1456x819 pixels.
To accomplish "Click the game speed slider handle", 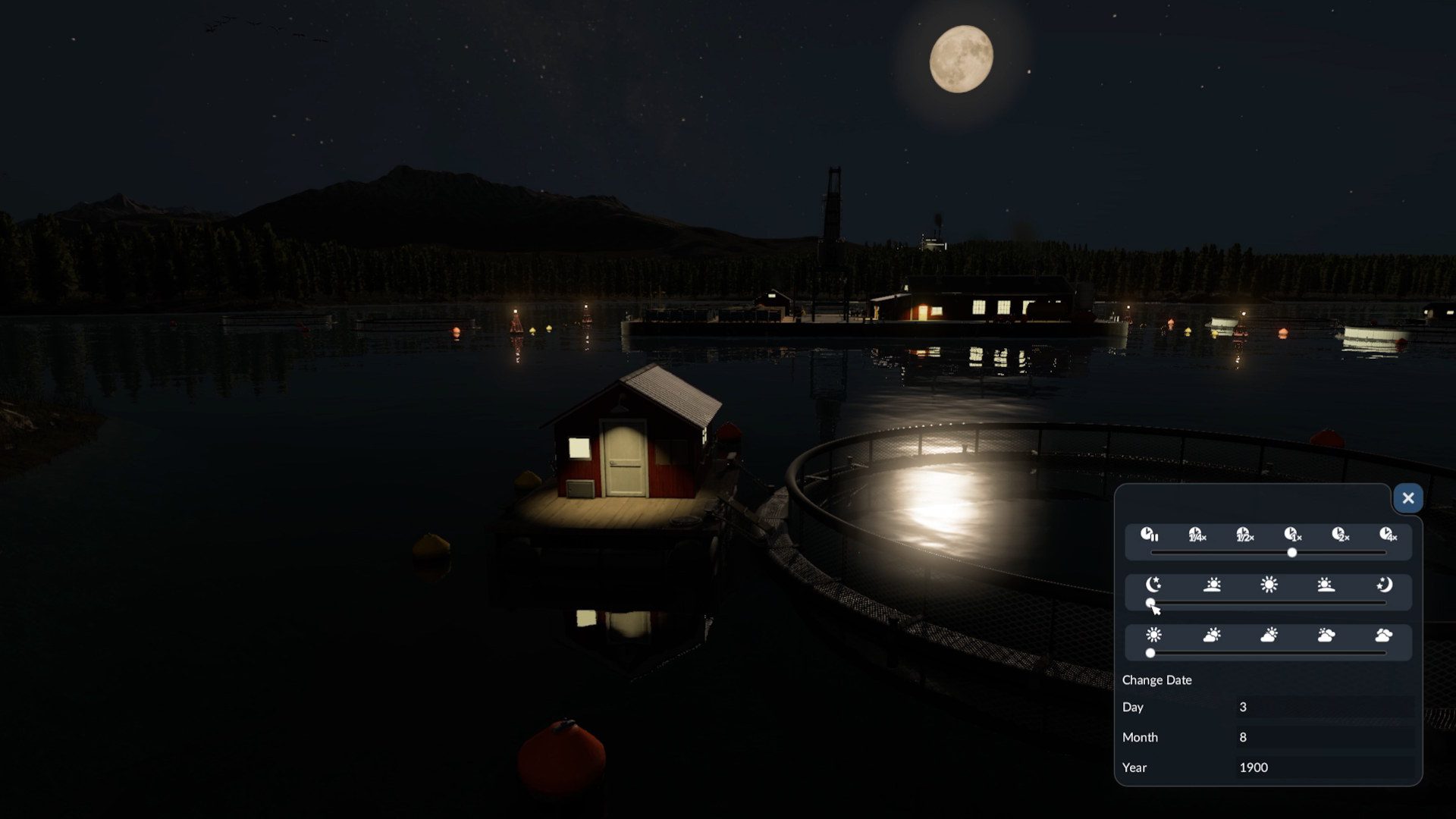I will 1292,553.
